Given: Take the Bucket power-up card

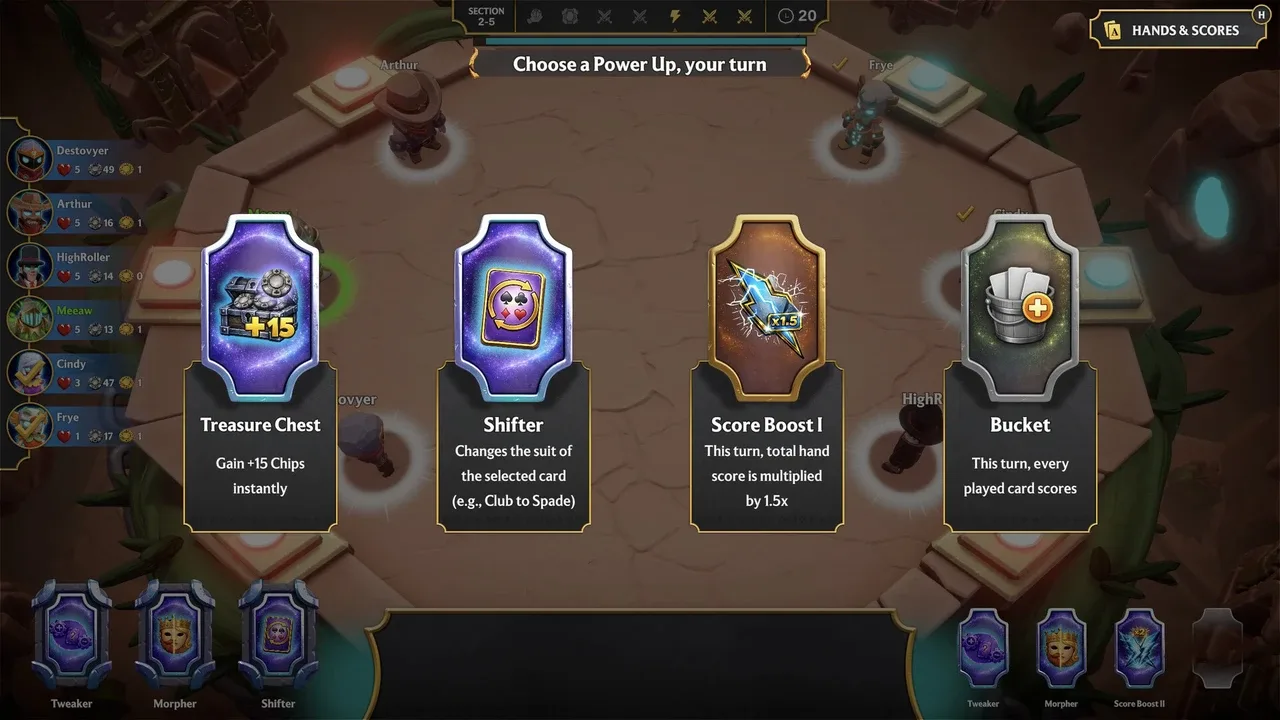Looking at the screenshot, I should (x=1020, y=372).
